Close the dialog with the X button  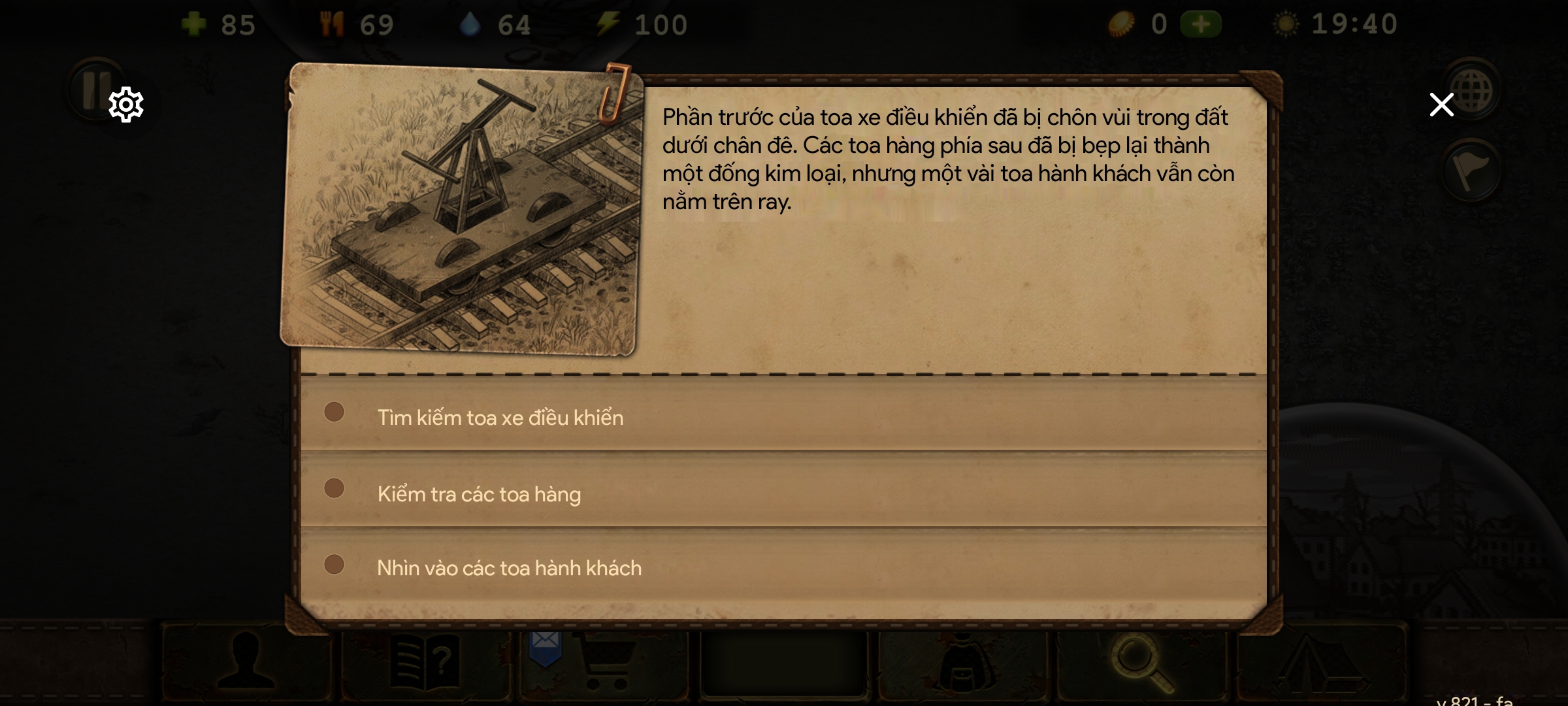click(x=1441, y=105)
